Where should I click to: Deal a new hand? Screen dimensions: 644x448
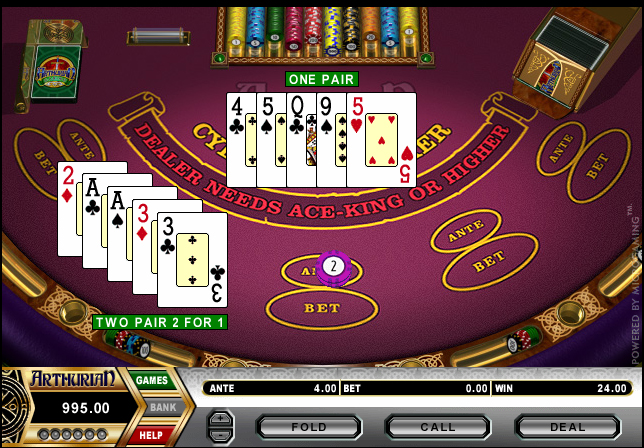point(567,427)
